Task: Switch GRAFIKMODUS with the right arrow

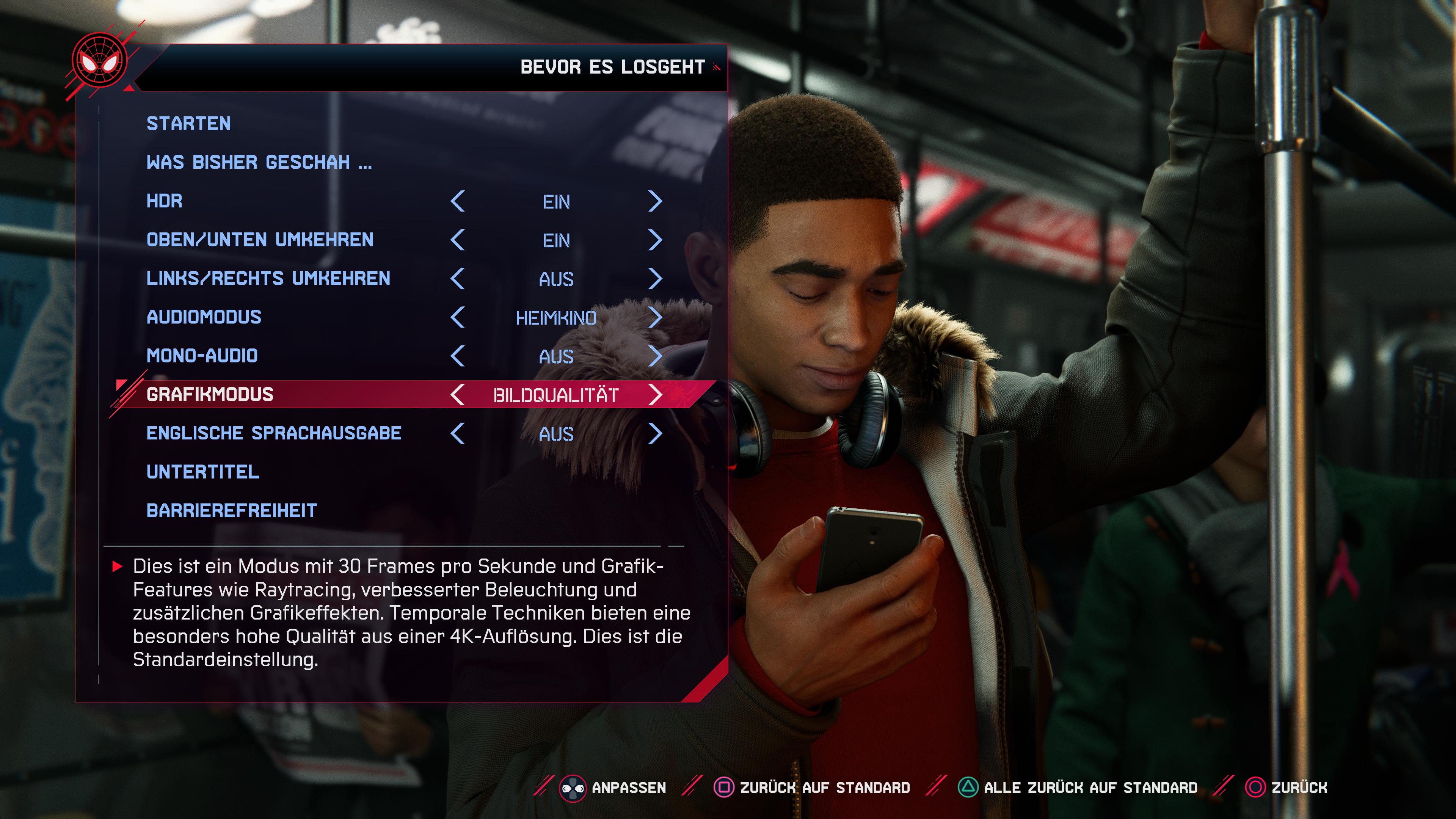Action: (654, 395)
